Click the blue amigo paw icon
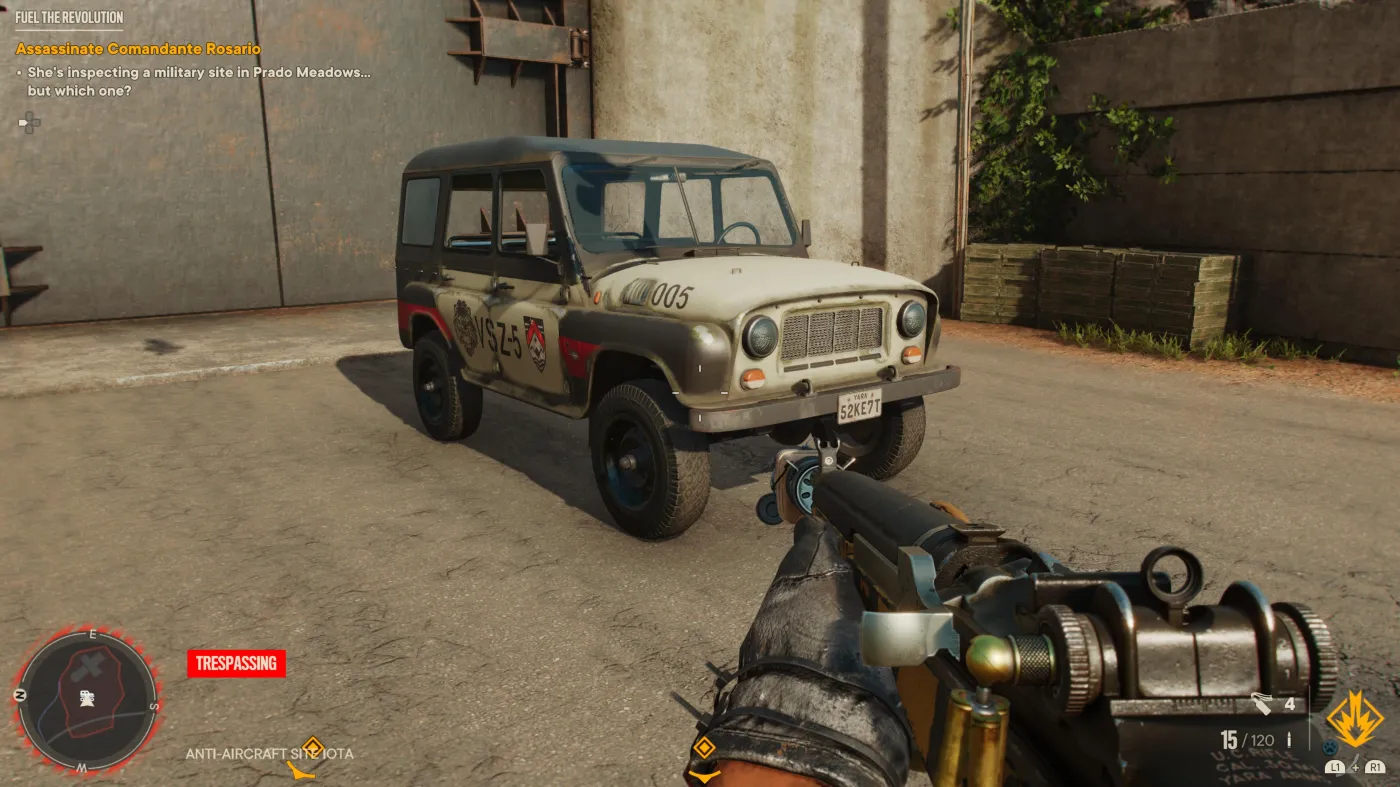This screenshot has height=787, width=1400. tap(1329, 746)
